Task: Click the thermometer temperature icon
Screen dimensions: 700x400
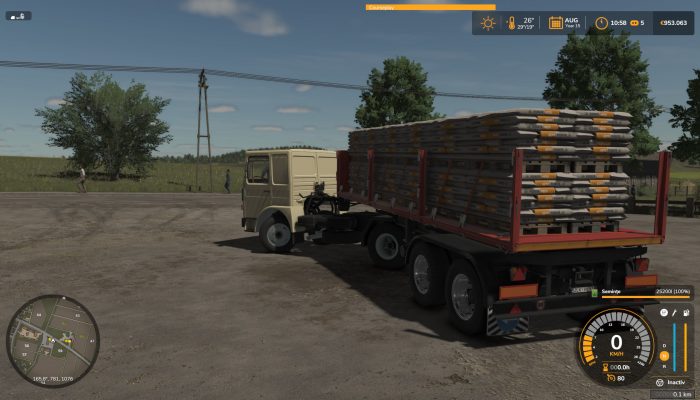Action: tap(510, 22)
